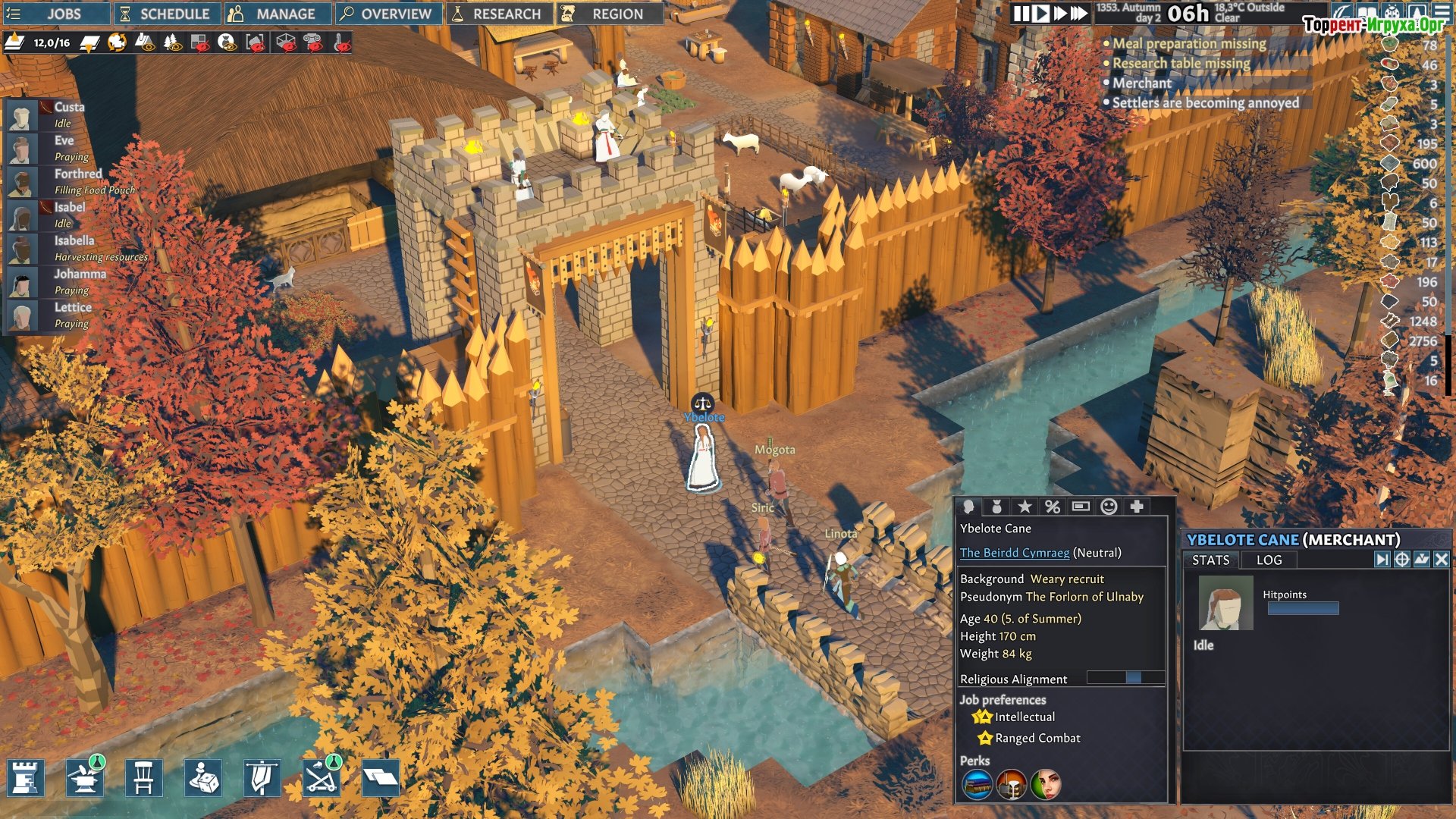
Task: Open the star skills tab
Action: tap(1025, 507)
